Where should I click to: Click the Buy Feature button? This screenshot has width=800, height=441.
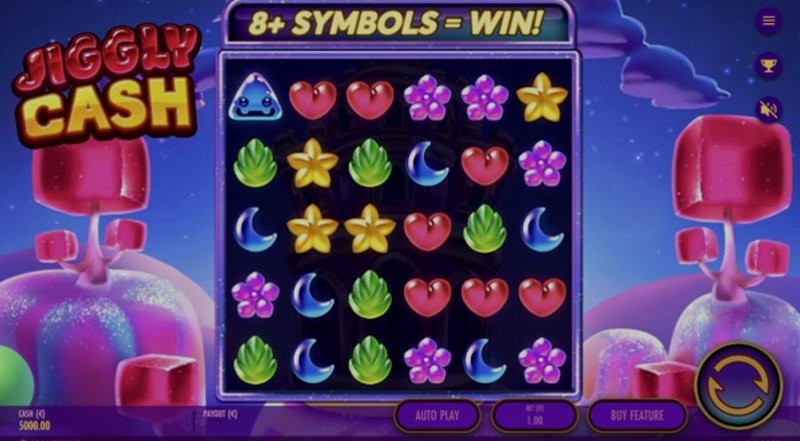point(637,415)
